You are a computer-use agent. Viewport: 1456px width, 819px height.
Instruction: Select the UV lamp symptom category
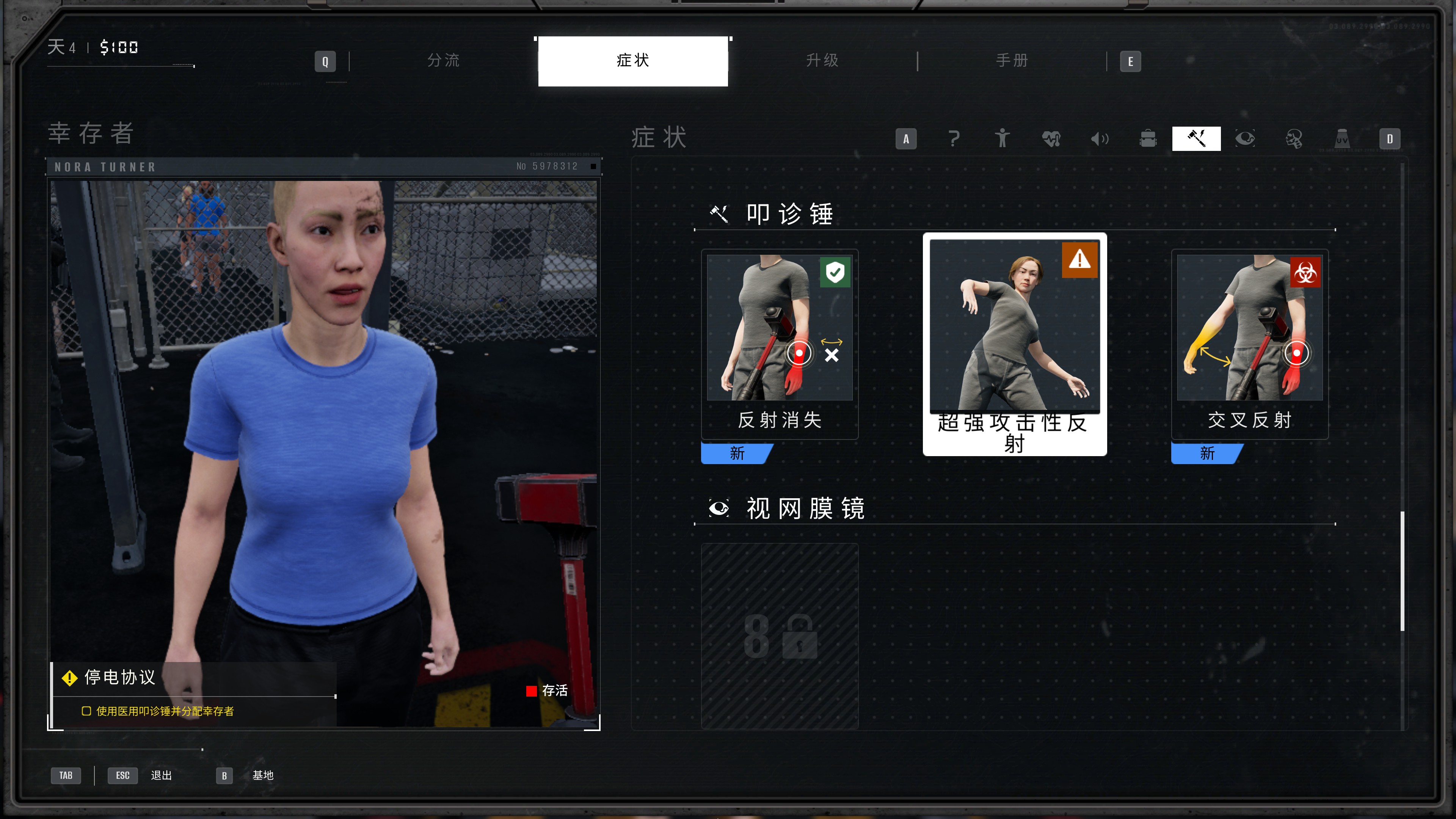point(1342,138)
